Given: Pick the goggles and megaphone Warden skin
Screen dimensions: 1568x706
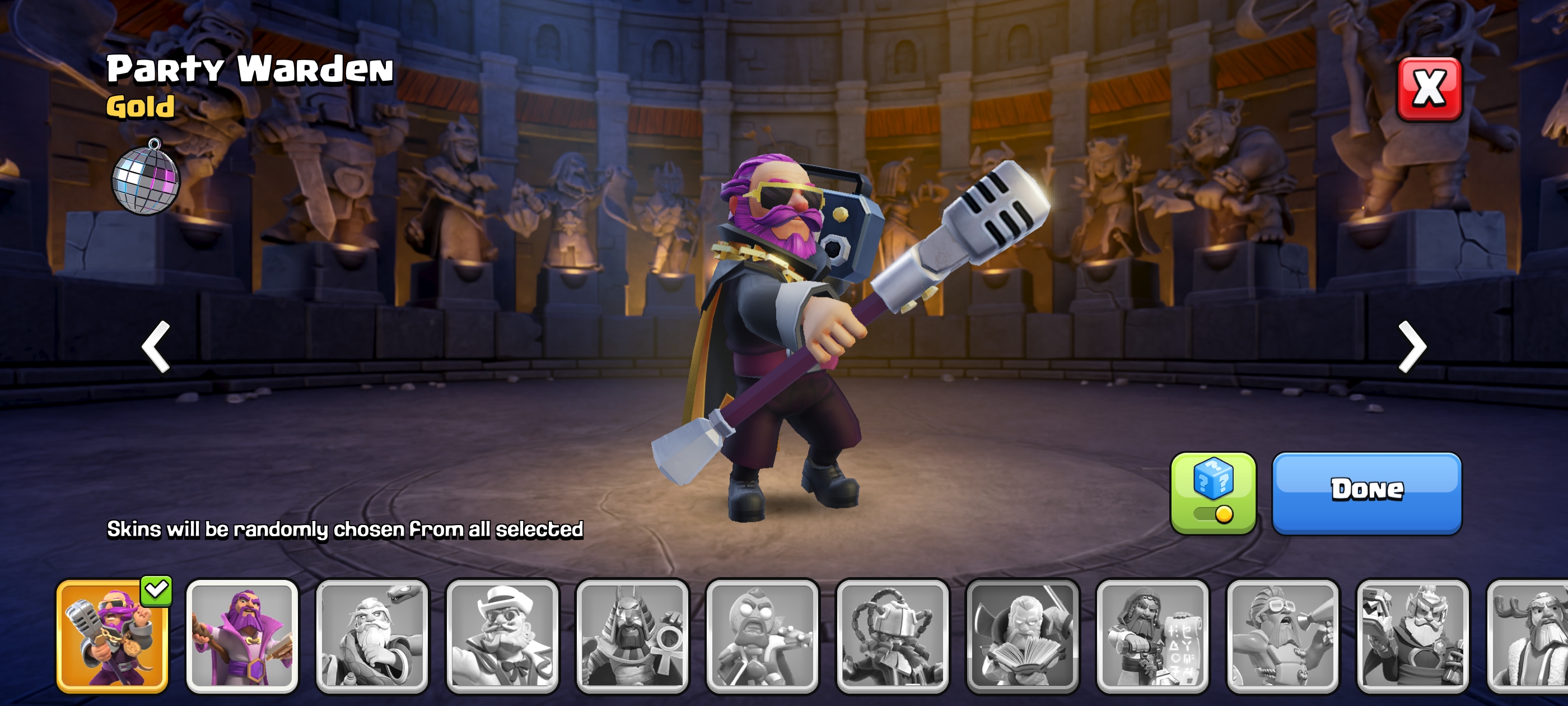Looking at the screenshot, I should click(1282, 636).
